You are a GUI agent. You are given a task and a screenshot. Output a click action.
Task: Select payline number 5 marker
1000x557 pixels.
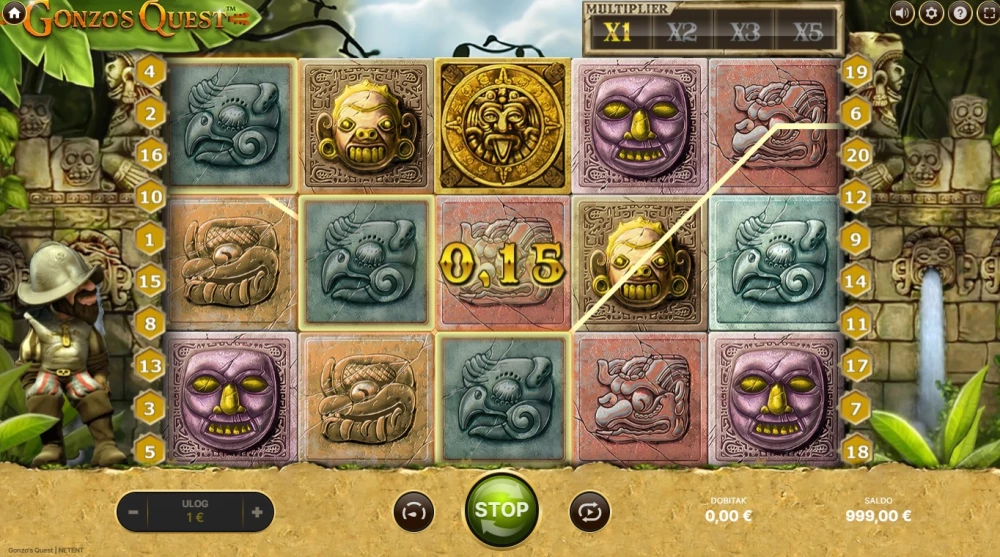[150, 449]
